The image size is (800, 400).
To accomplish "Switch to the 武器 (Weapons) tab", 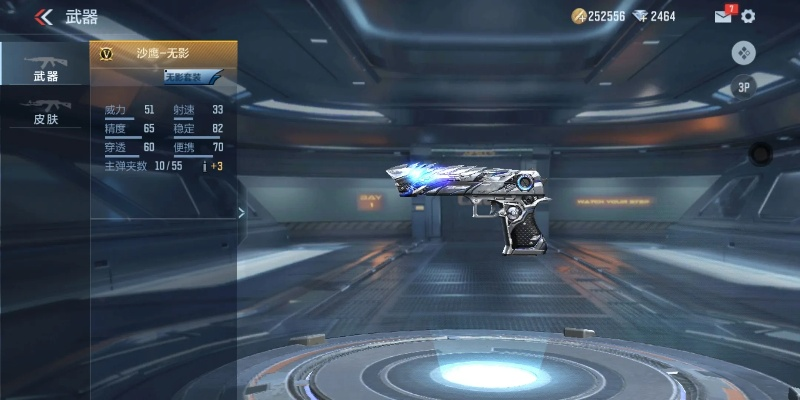I will point(46,64).
